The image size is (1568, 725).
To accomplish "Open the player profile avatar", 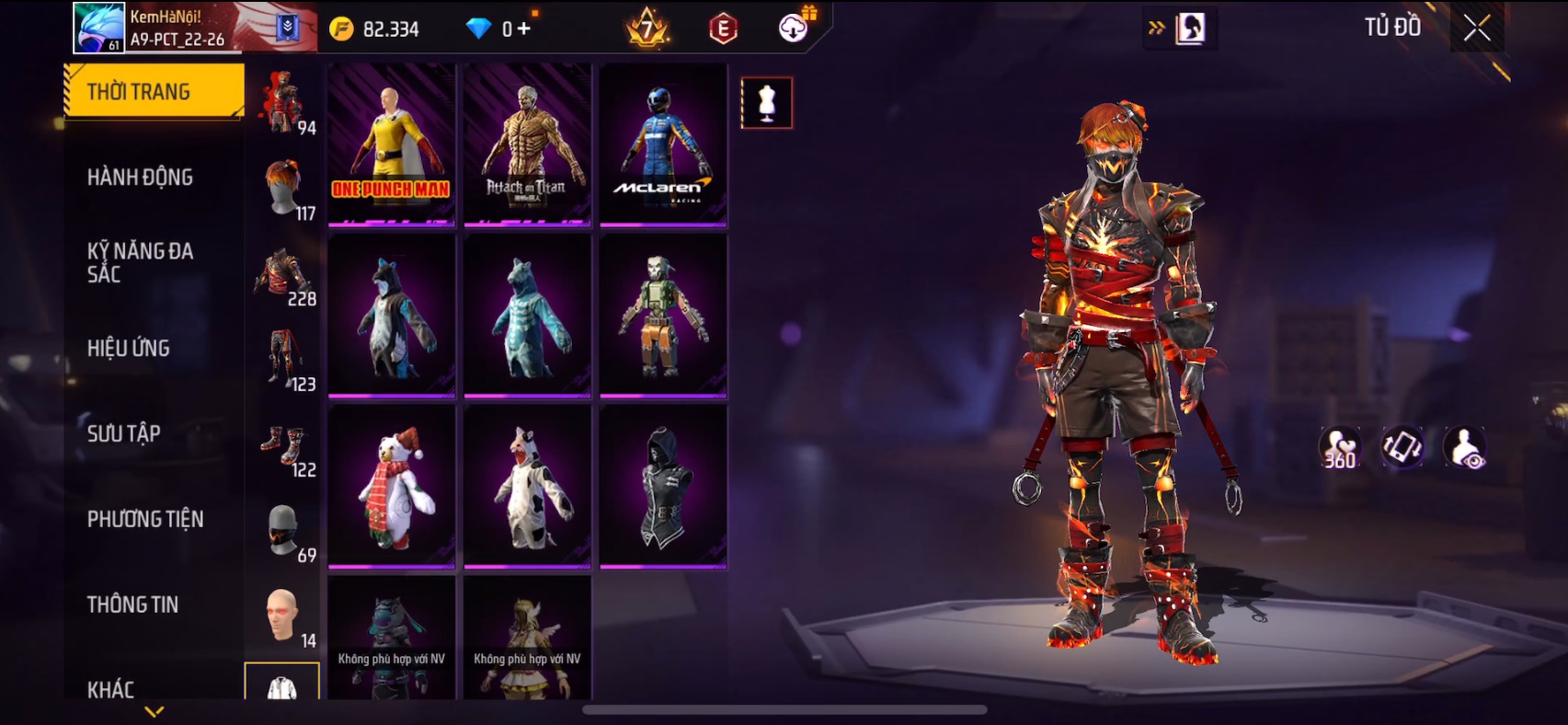I will [98, 28].
